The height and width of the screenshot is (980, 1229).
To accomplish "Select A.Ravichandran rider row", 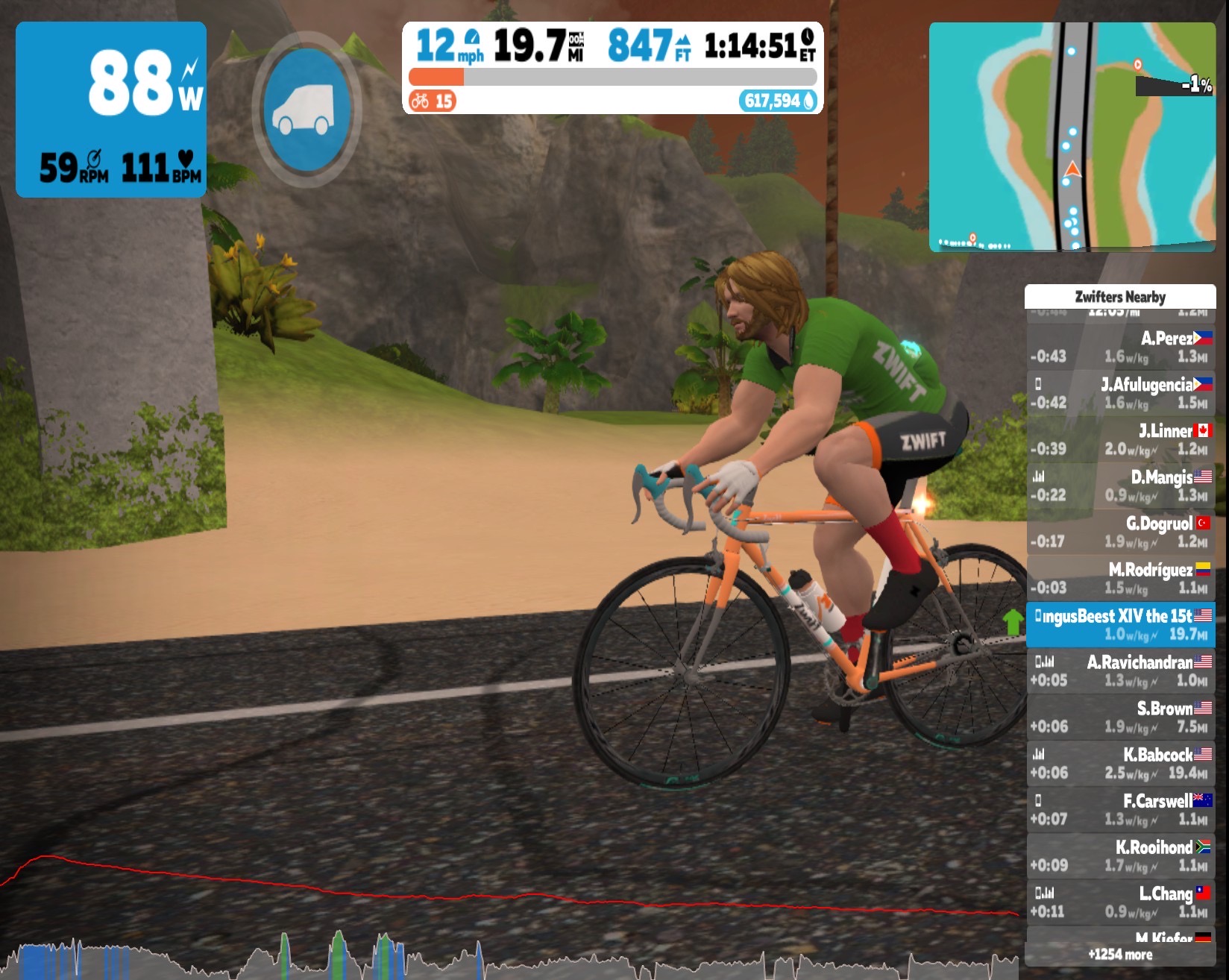I will (1120, 671).
